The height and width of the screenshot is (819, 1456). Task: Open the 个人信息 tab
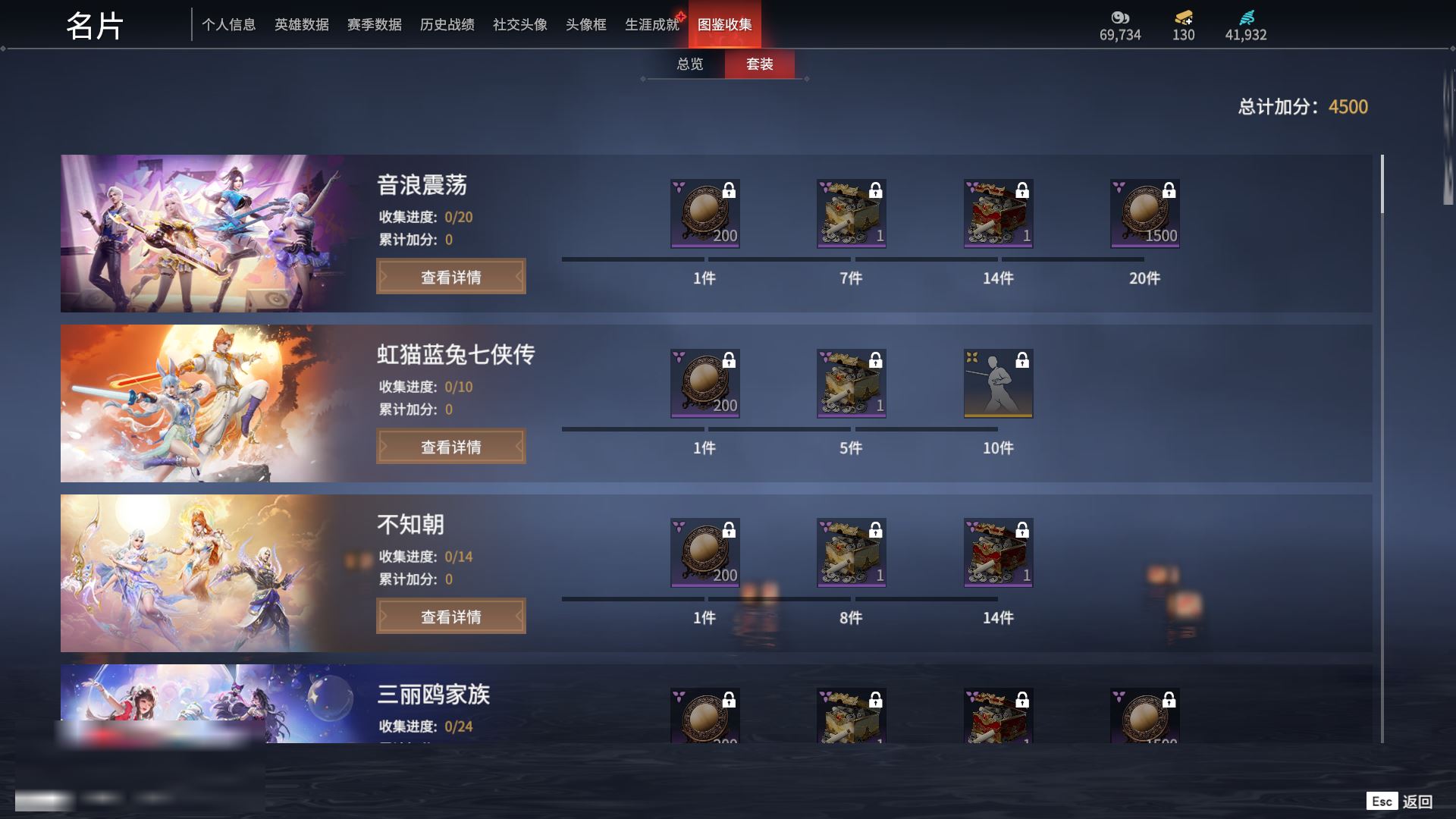(228, 25)
